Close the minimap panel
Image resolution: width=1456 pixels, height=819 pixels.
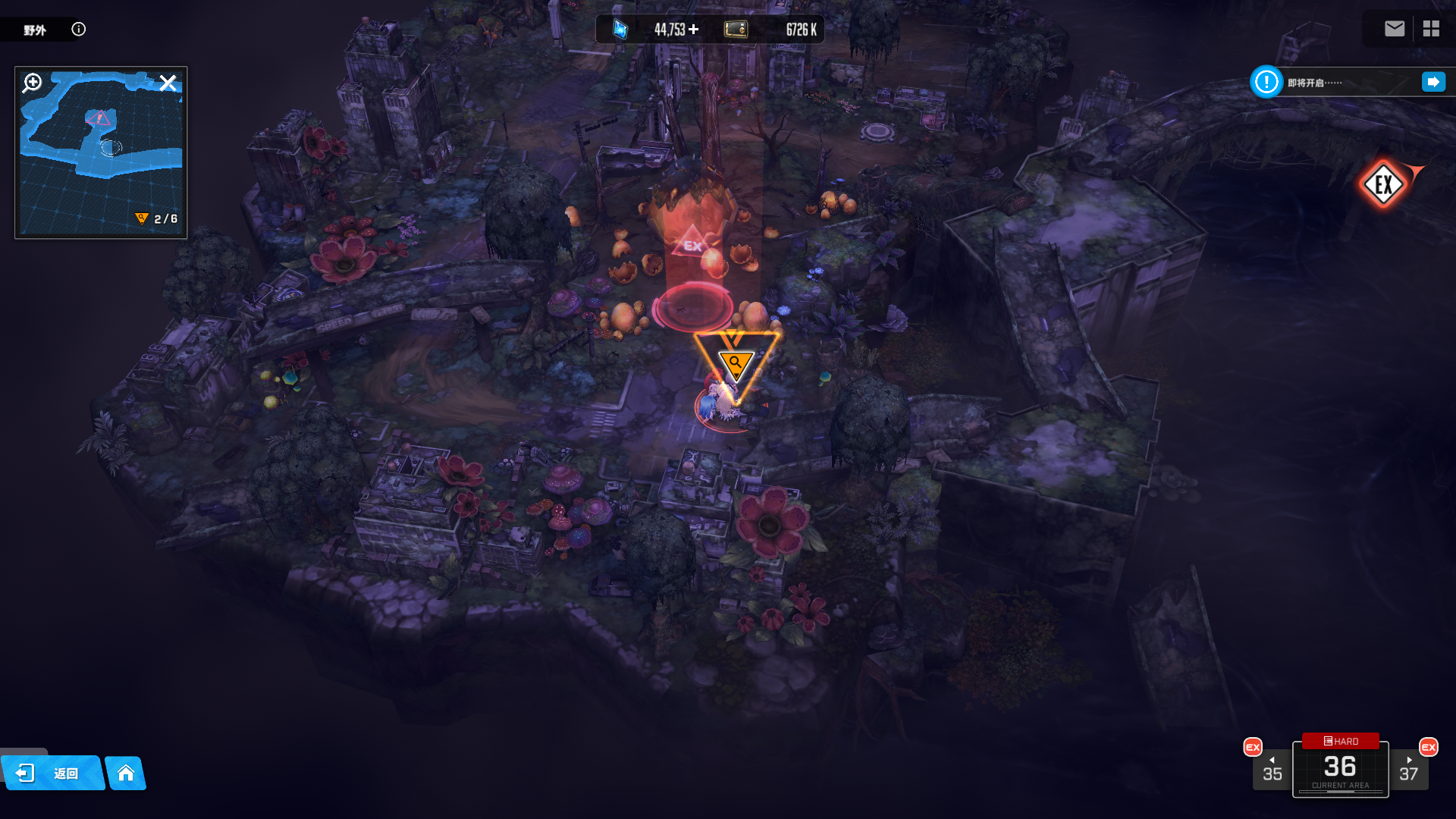coord(168,83)
